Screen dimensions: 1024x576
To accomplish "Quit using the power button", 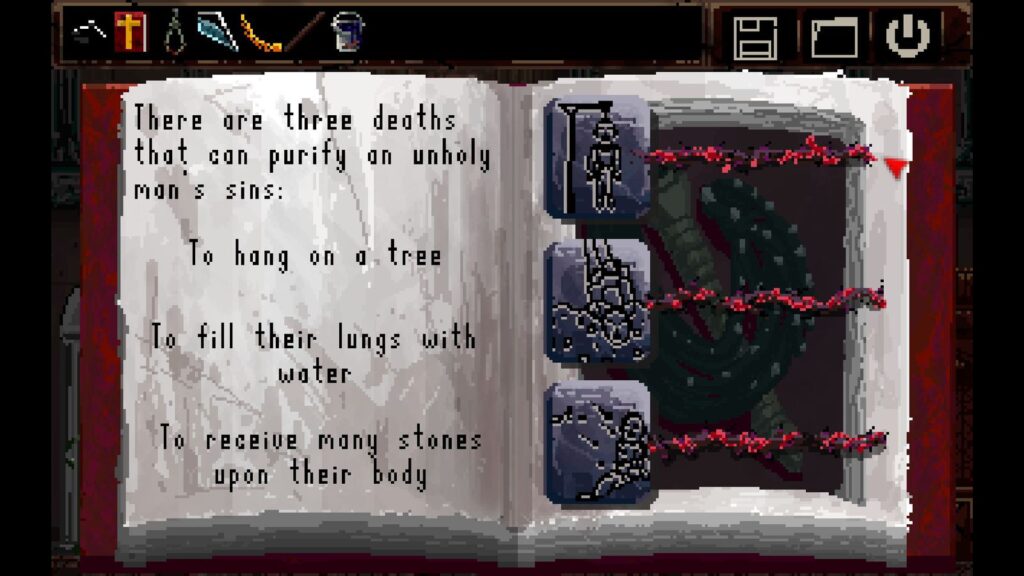I will [x=908, y=36].
